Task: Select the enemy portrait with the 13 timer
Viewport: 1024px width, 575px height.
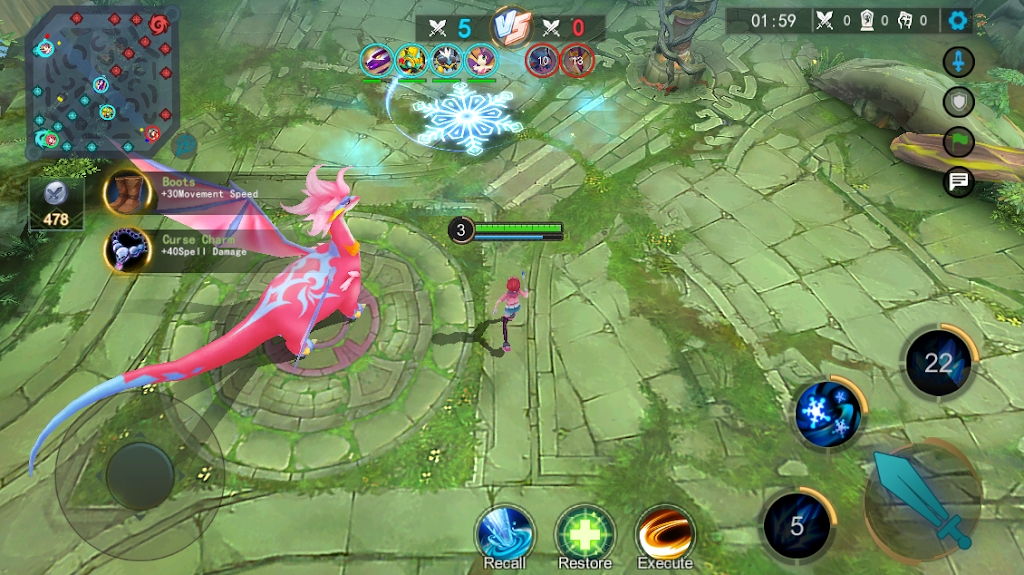Action: click(576, 60)
